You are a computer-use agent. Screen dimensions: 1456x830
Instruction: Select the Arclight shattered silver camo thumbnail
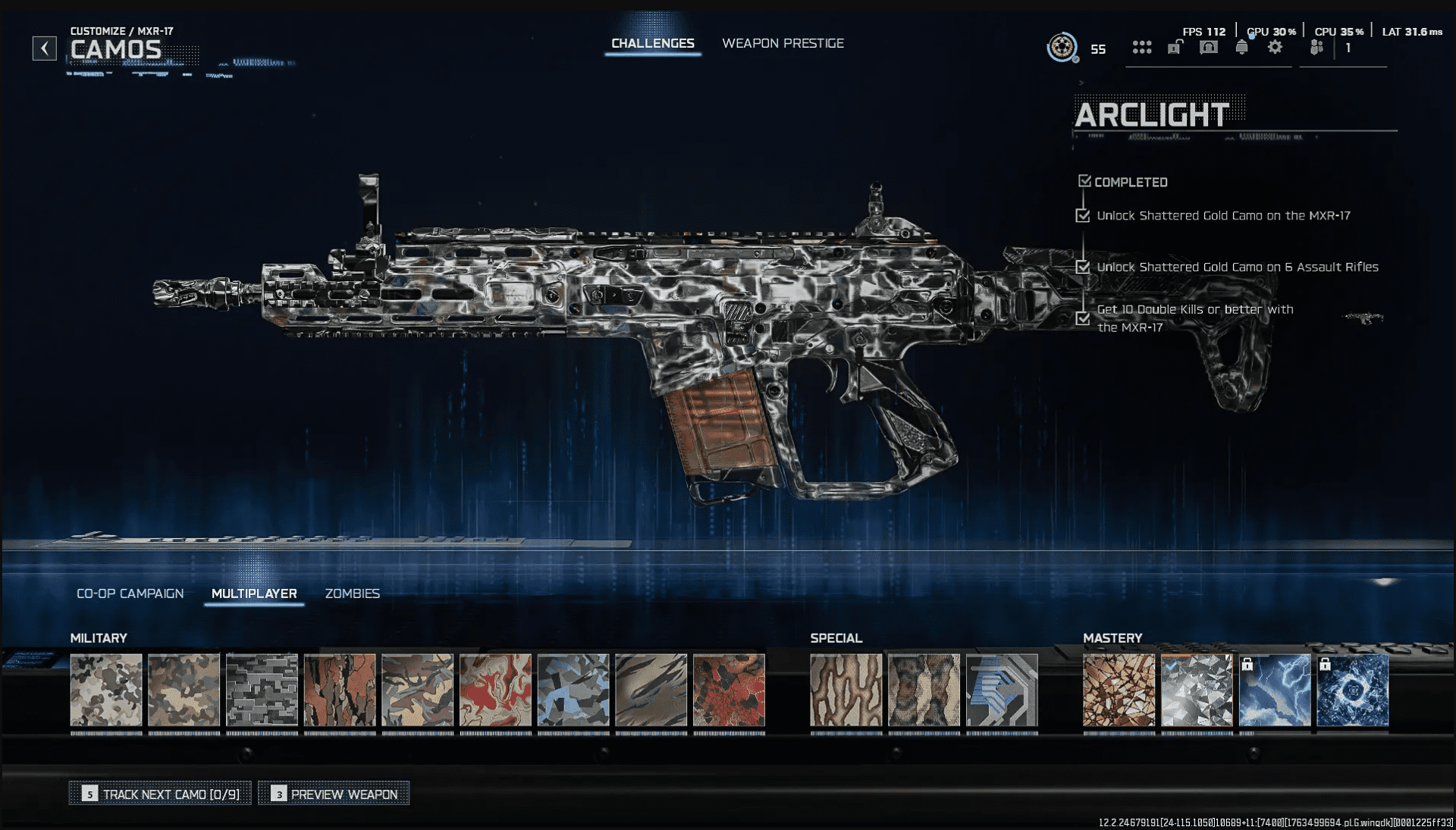tap(1197, 690)
